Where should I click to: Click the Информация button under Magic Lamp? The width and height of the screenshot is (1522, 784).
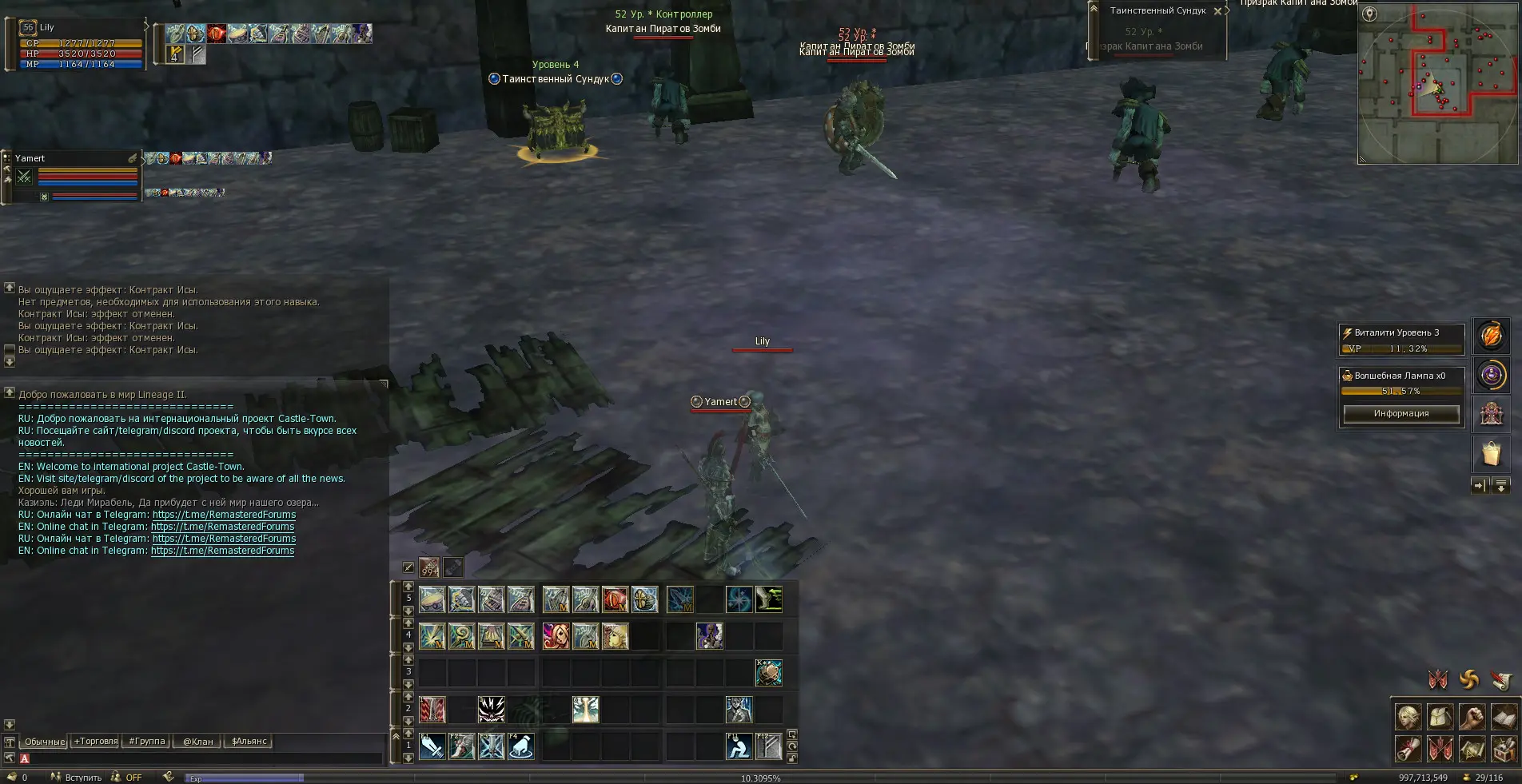point(1400,413)
